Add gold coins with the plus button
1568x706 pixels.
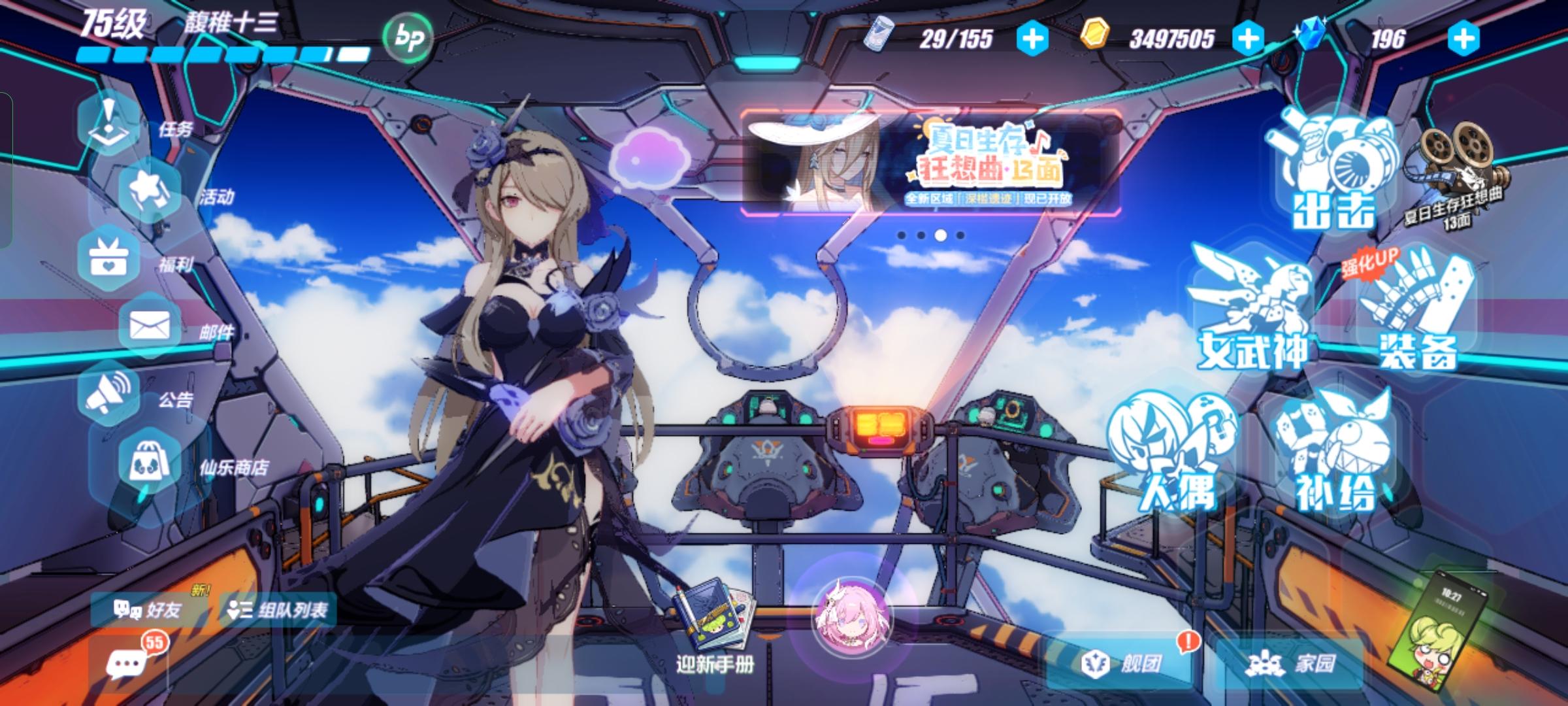tap(1248, 39)
